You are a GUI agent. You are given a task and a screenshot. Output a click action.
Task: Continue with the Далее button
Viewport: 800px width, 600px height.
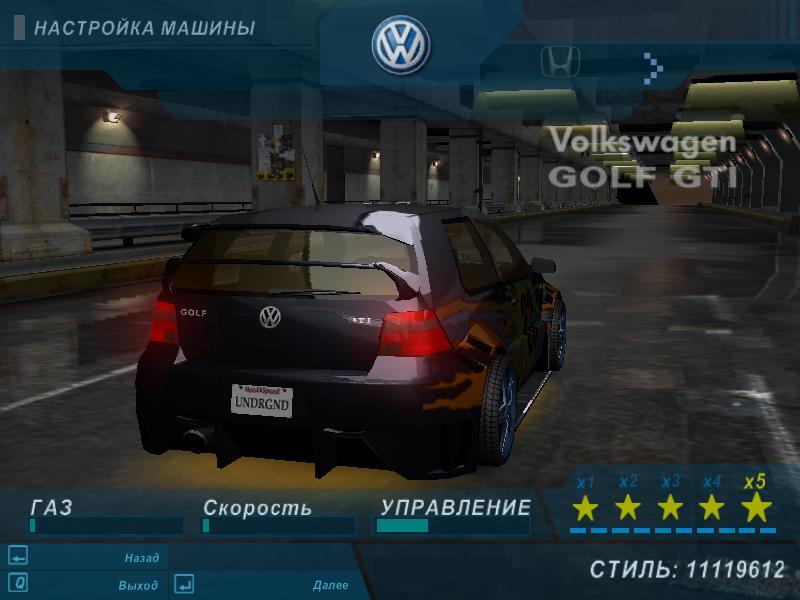329,585
